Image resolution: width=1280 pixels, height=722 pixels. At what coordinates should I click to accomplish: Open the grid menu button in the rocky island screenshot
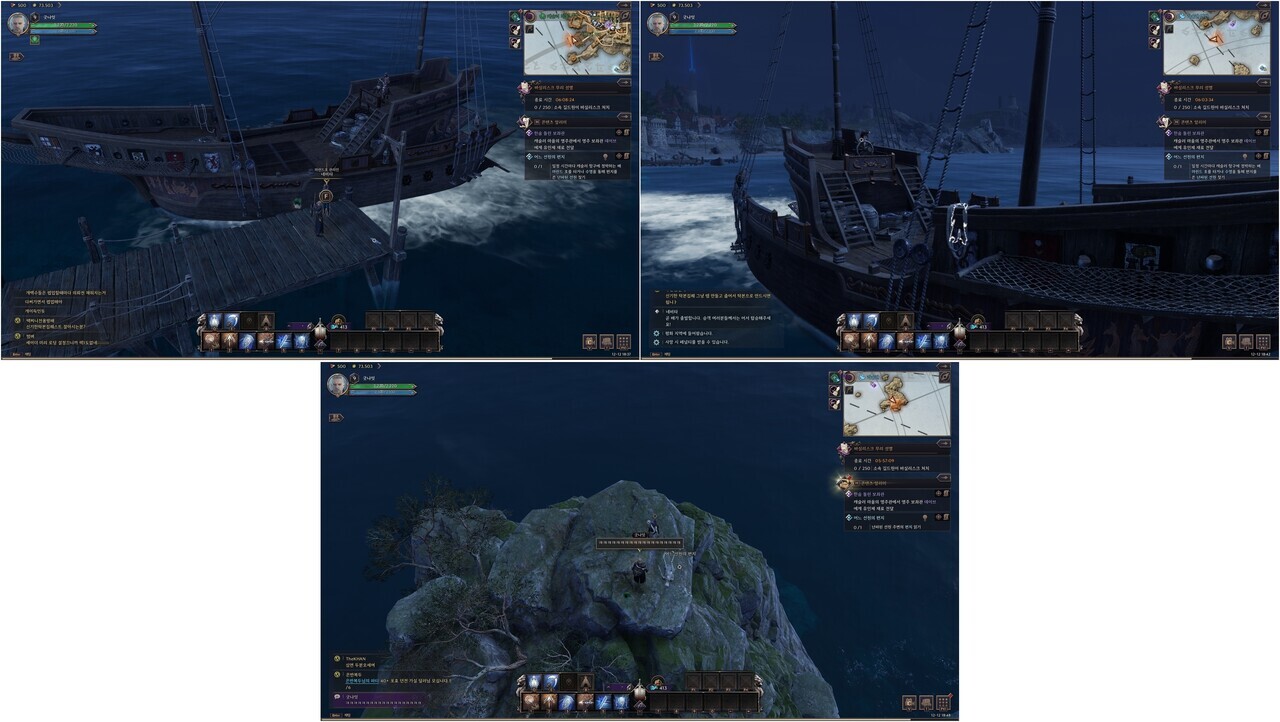click(943, 702)
